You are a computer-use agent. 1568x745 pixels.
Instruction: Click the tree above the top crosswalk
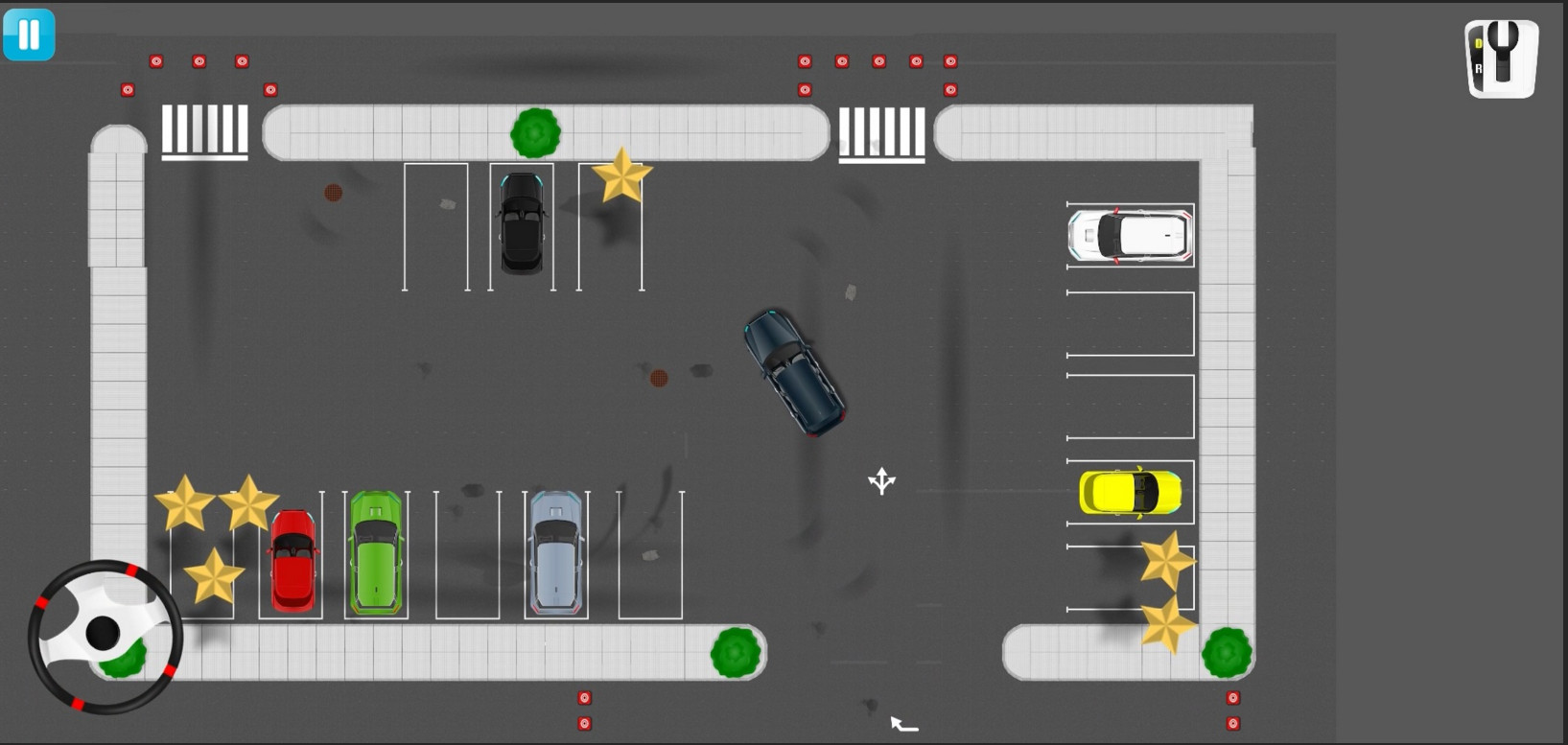[x=536, y=134]
